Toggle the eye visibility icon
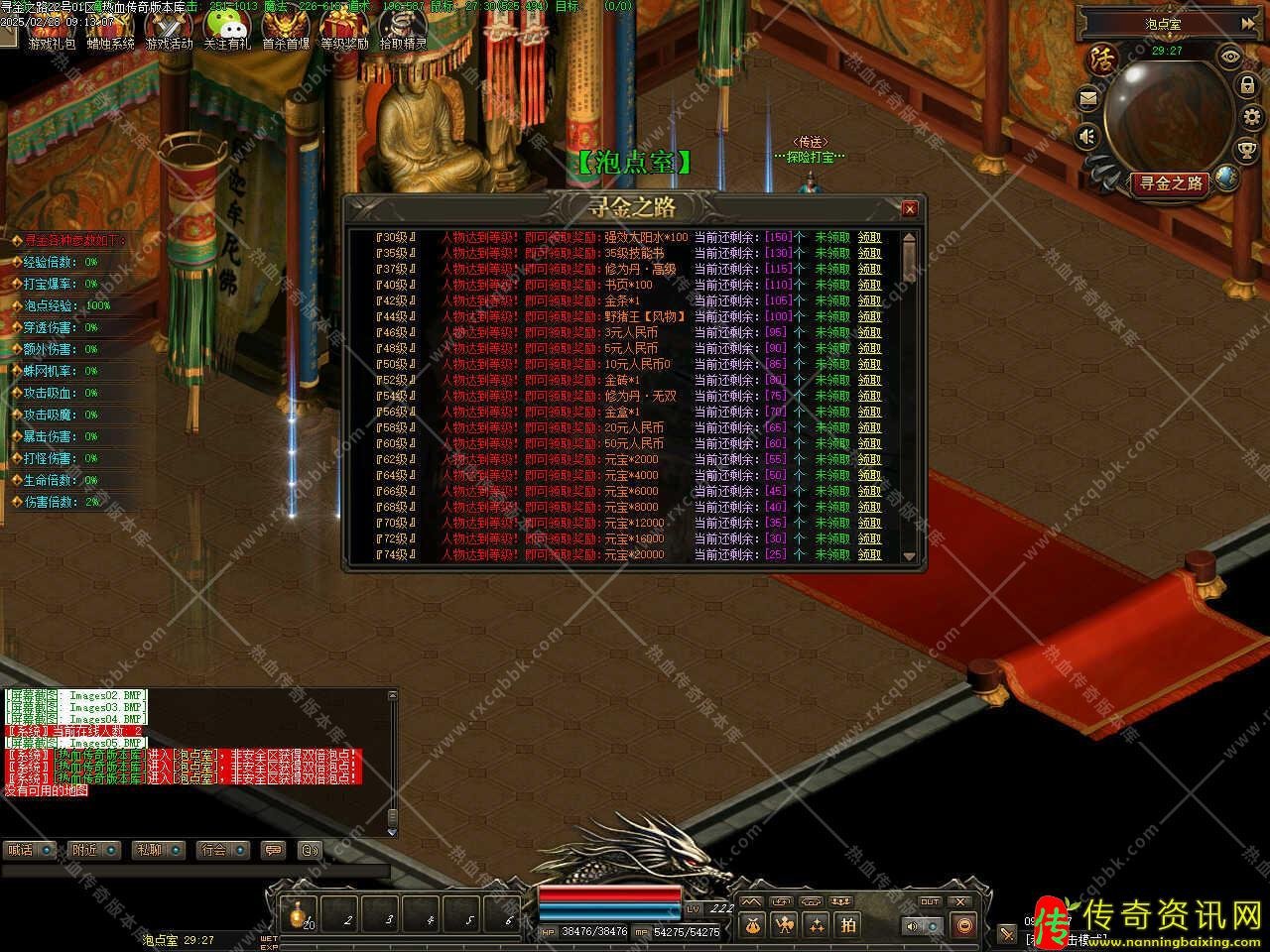The image size is (1270, 952). [x=1230, y=57]
